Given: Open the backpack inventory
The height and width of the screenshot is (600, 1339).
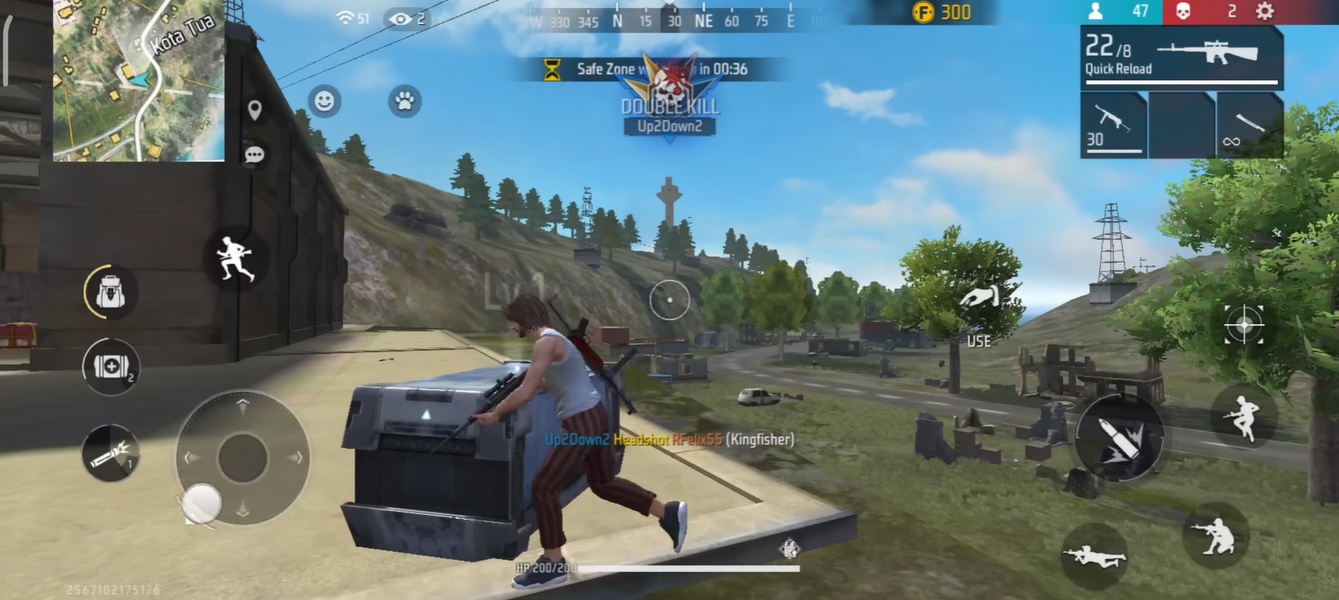Looking at the screenshot, I should tap(110, 293).
